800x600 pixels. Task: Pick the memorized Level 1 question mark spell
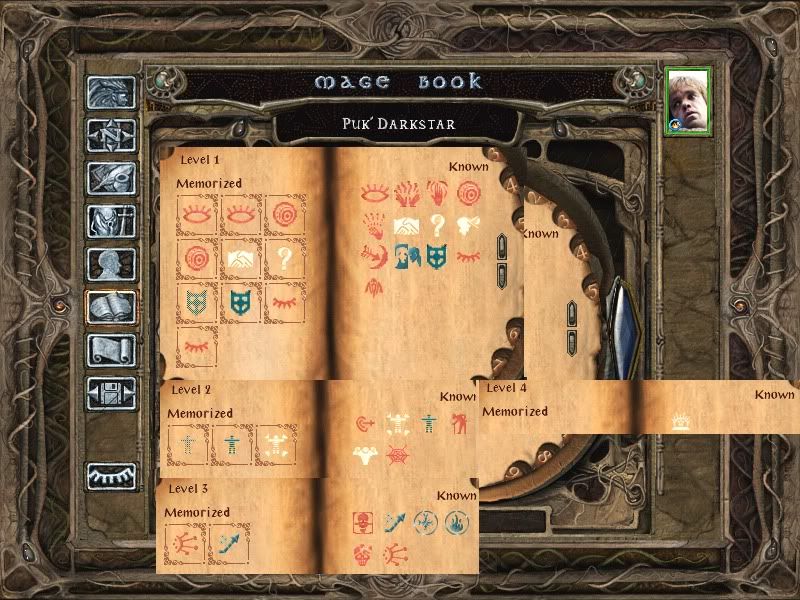click(285, 258)
